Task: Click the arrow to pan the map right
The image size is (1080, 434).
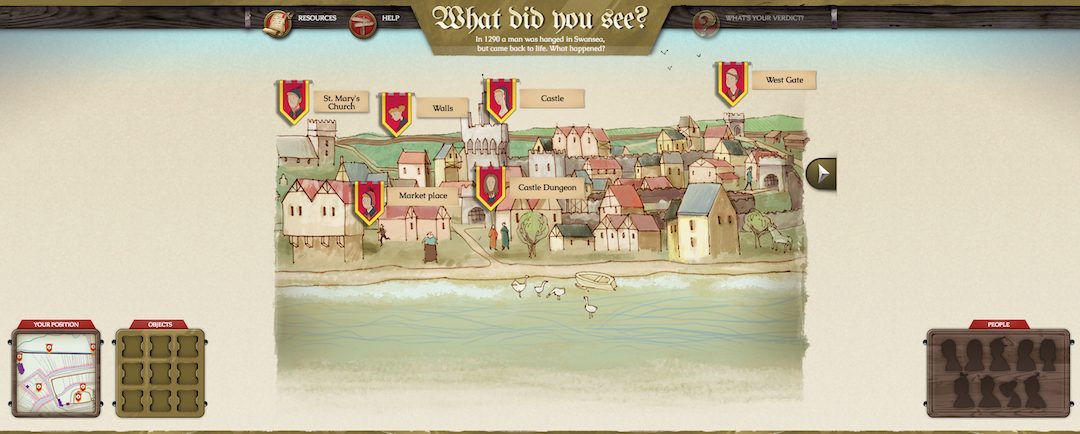Action: pos(822,173)
